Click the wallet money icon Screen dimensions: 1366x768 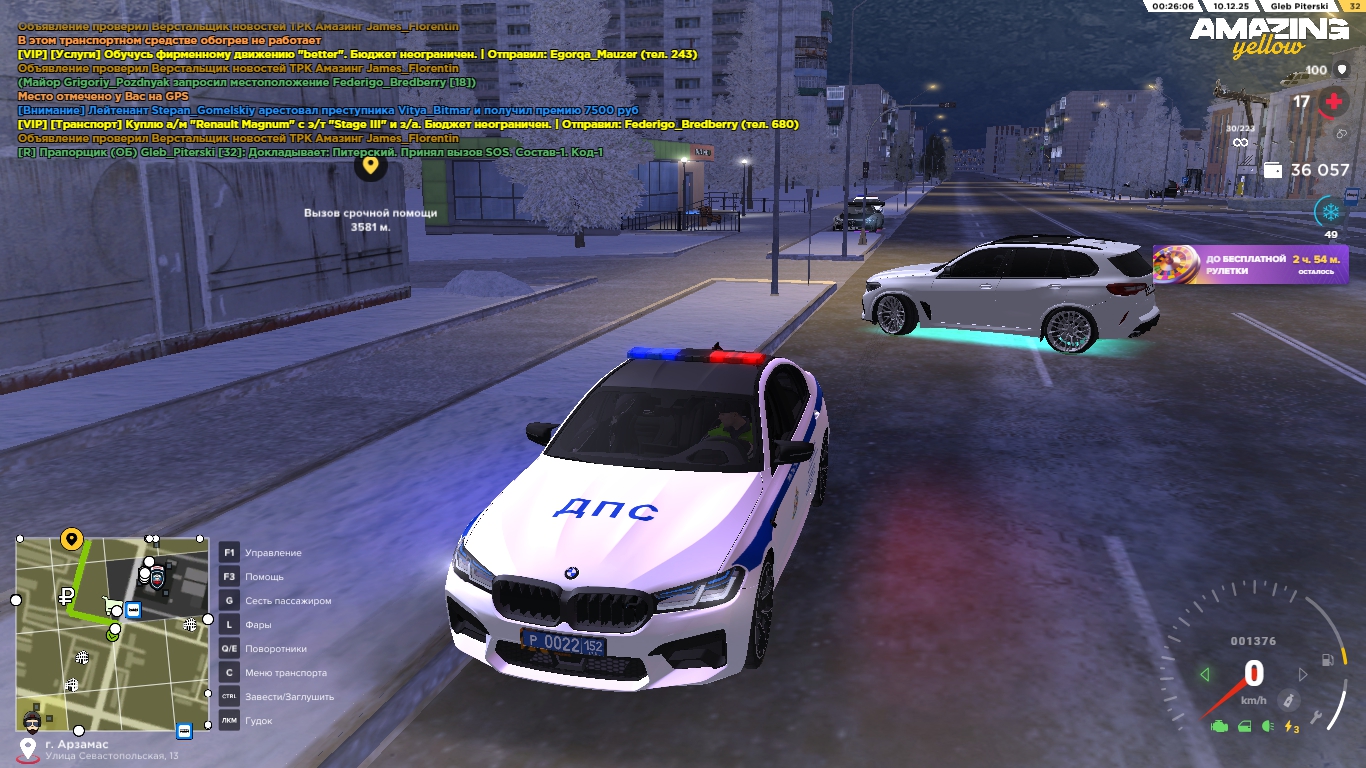(x=1273, y=170)
